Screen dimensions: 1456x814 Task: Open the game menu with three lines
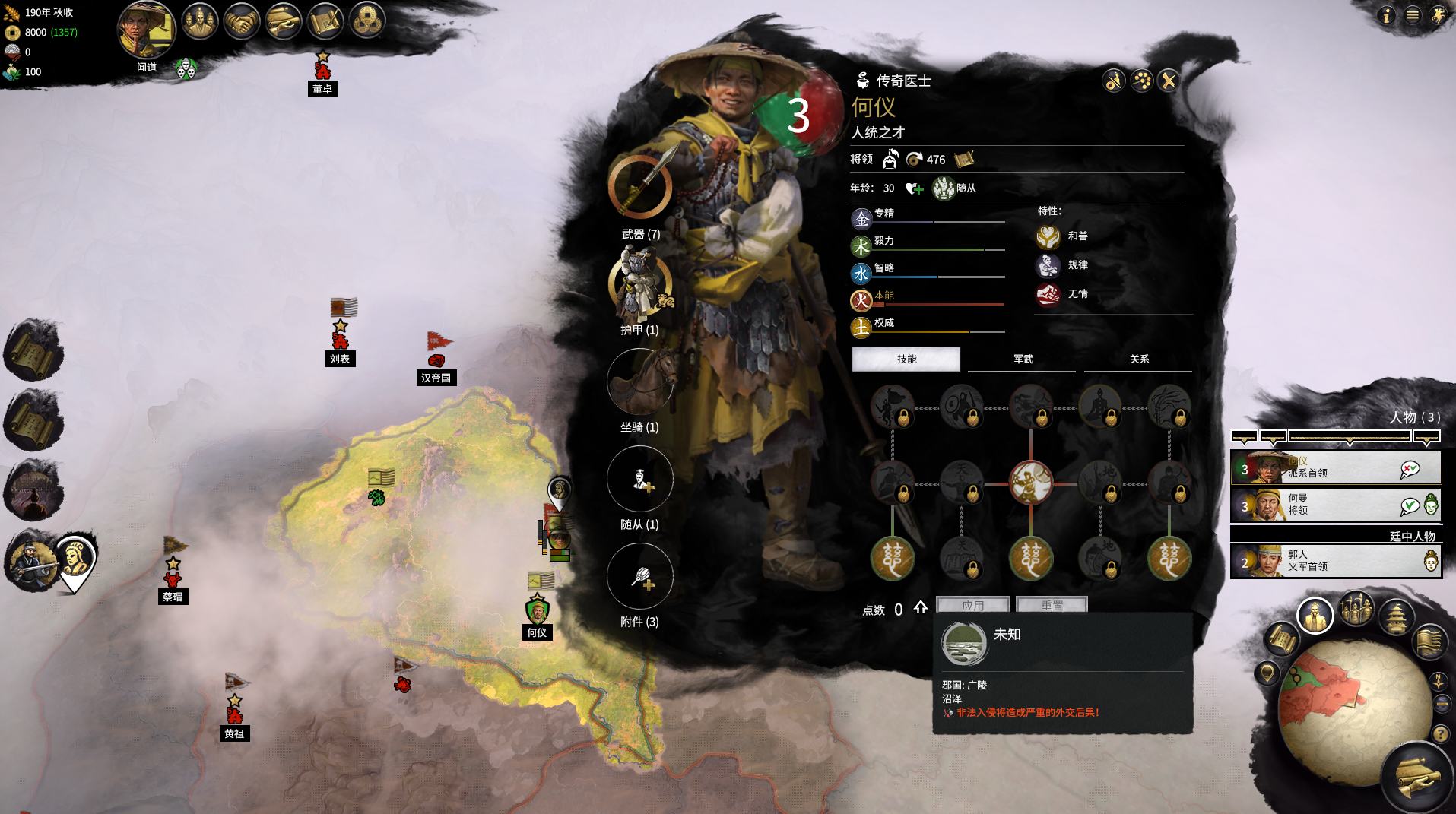[x=1412, y=15]
